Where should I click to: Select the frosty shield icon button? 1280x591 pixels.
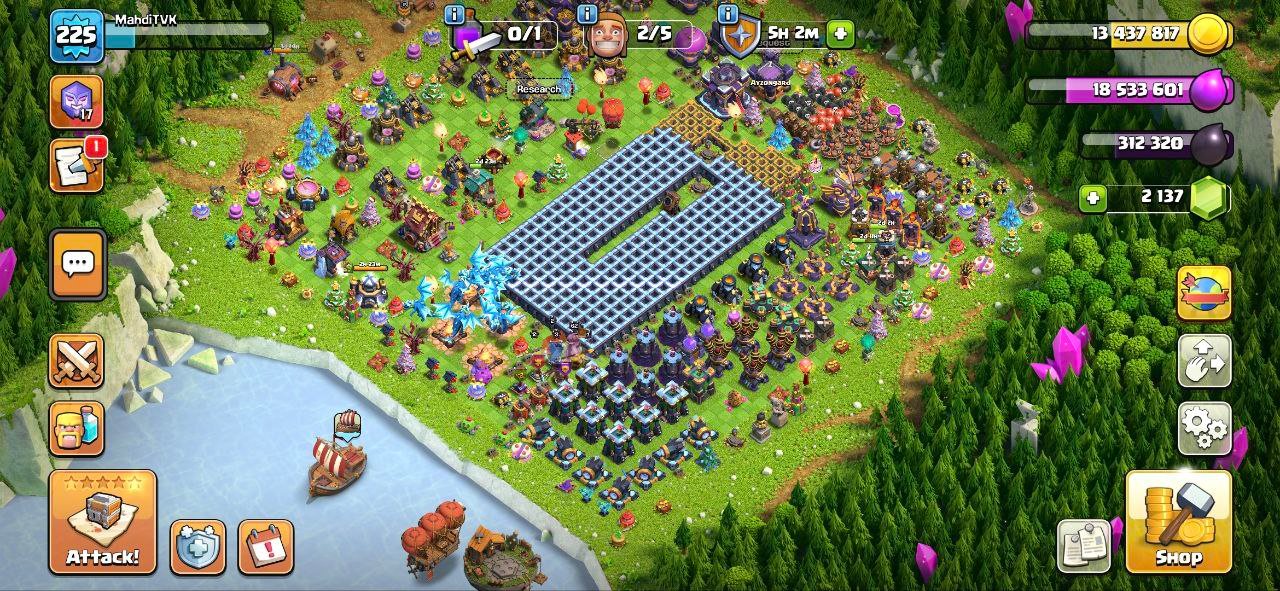click(x=197, y=547)
